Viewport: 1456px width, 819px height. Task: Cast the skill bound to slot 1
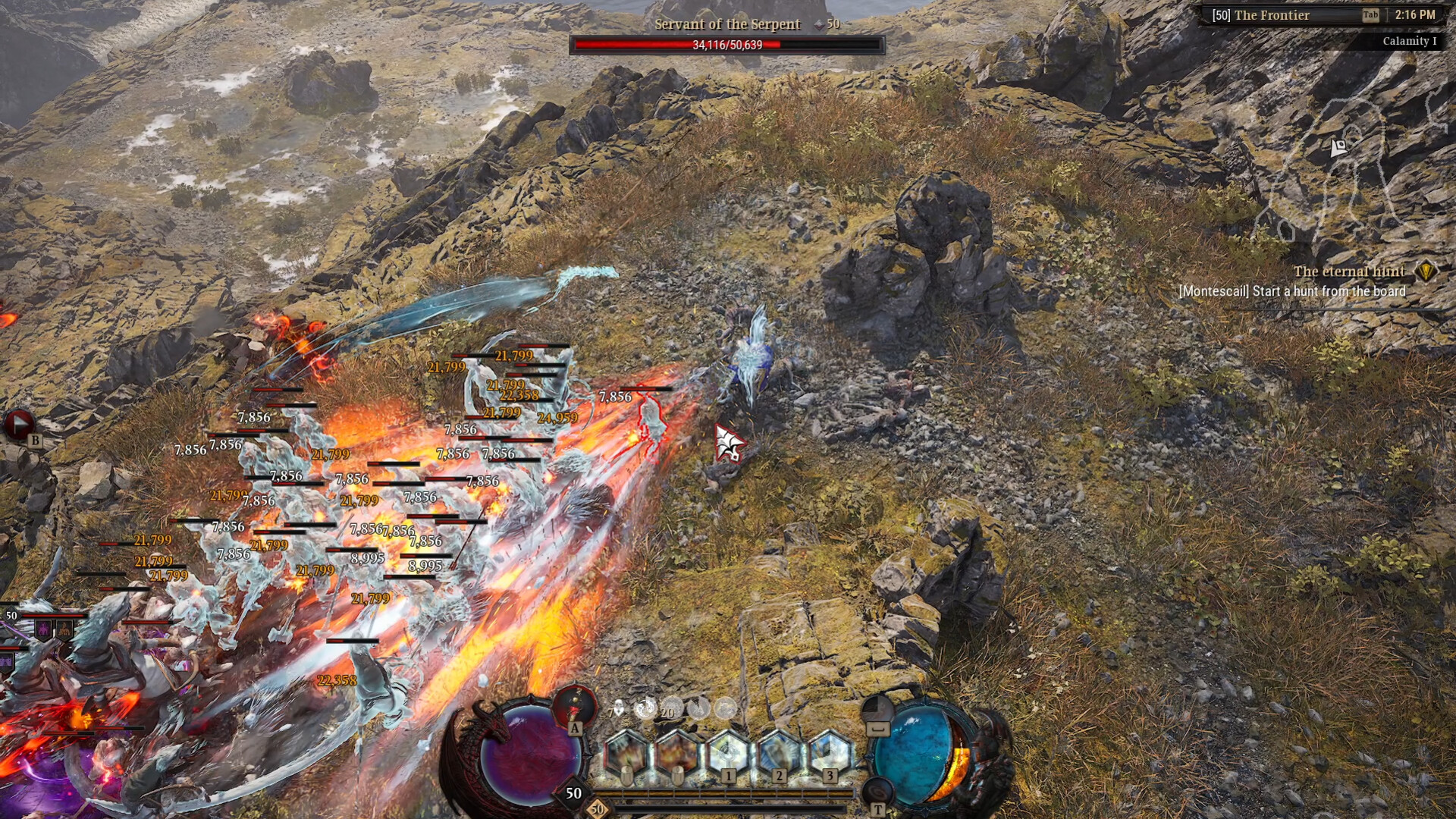[x=728, y=754]
